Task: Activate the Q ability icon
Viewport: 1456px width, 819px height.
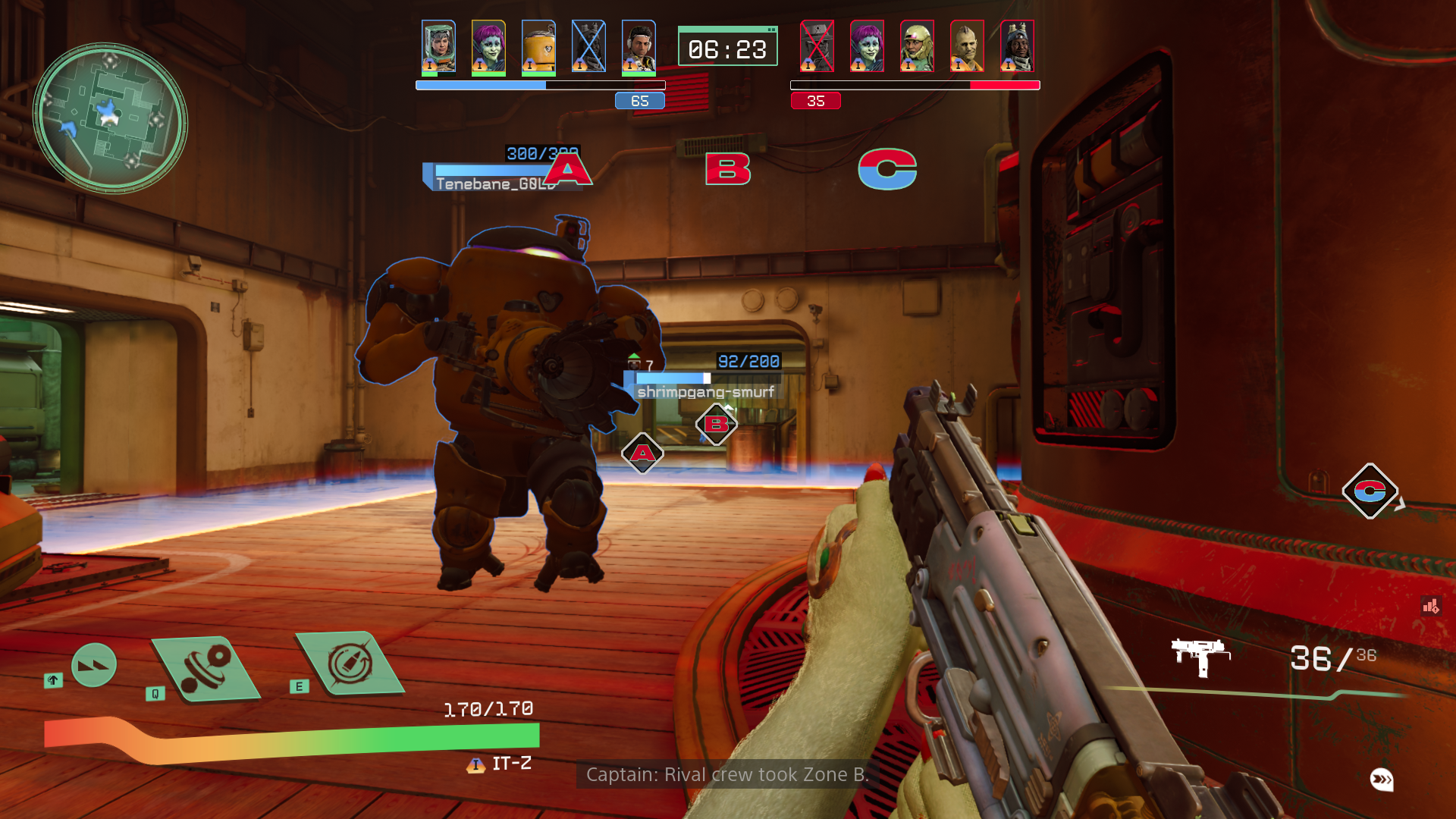Action: coord(206,668)
